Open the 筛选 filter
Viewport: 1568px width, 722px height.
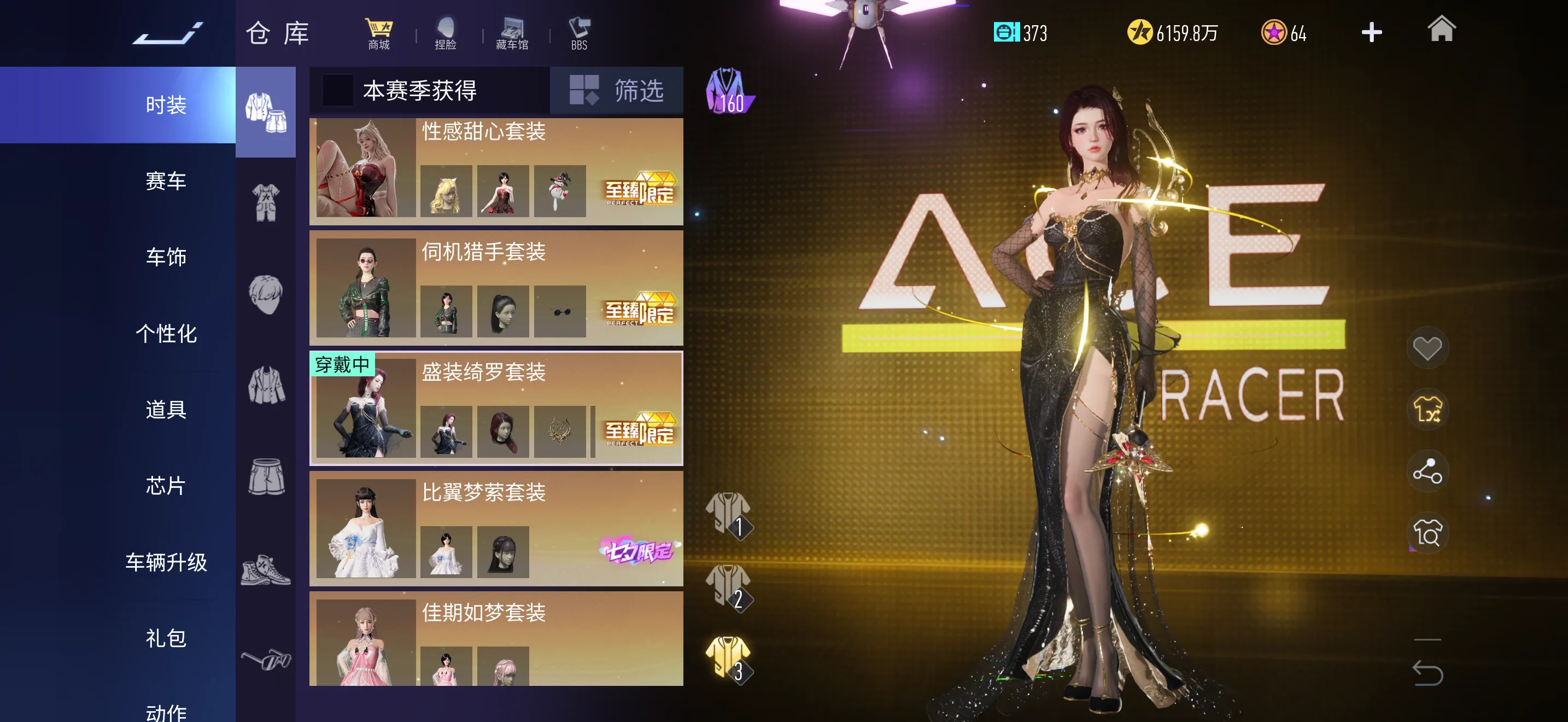pos(617,91)
